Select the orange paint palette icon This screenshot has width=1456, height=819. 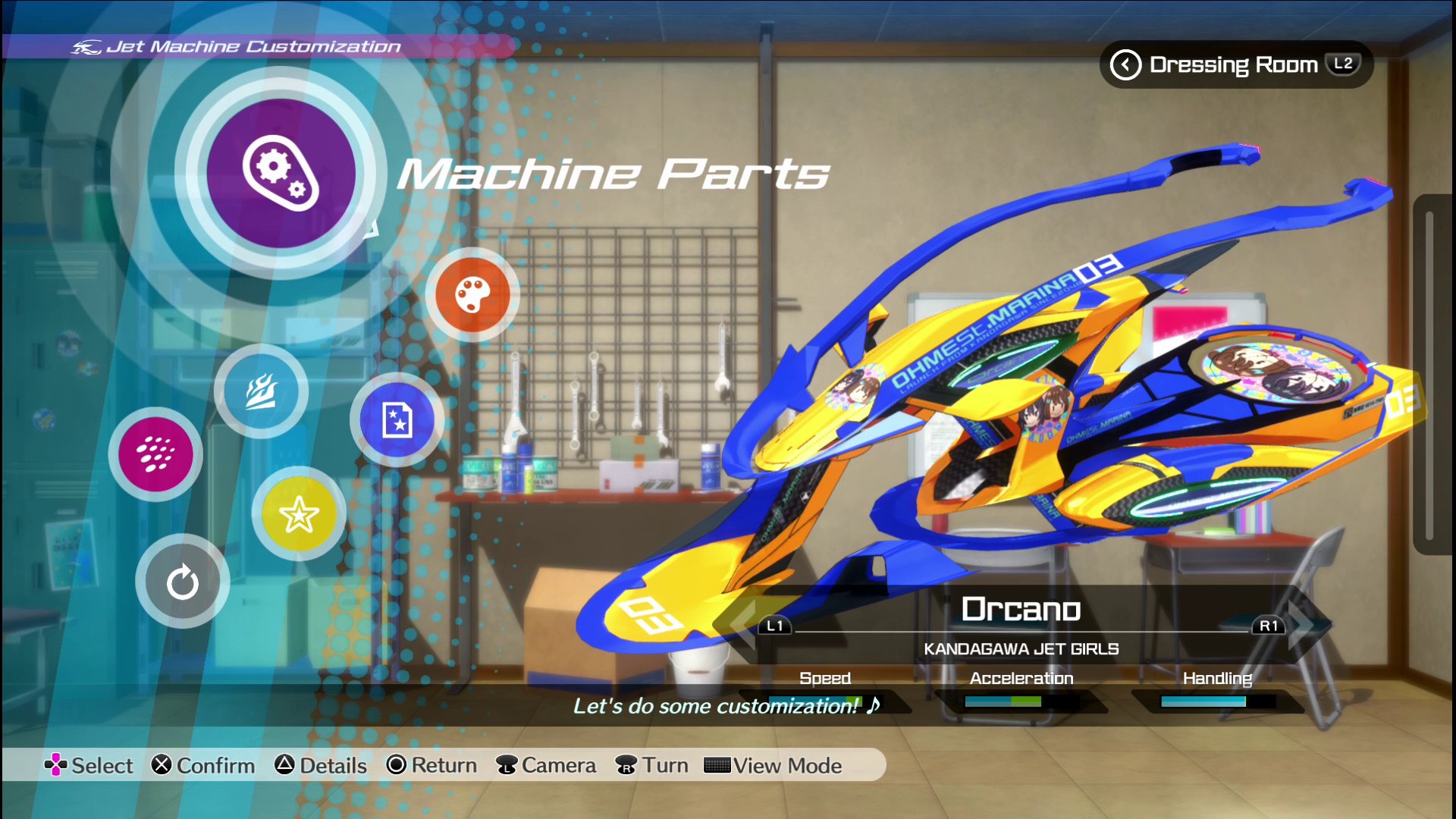[472, 294]
